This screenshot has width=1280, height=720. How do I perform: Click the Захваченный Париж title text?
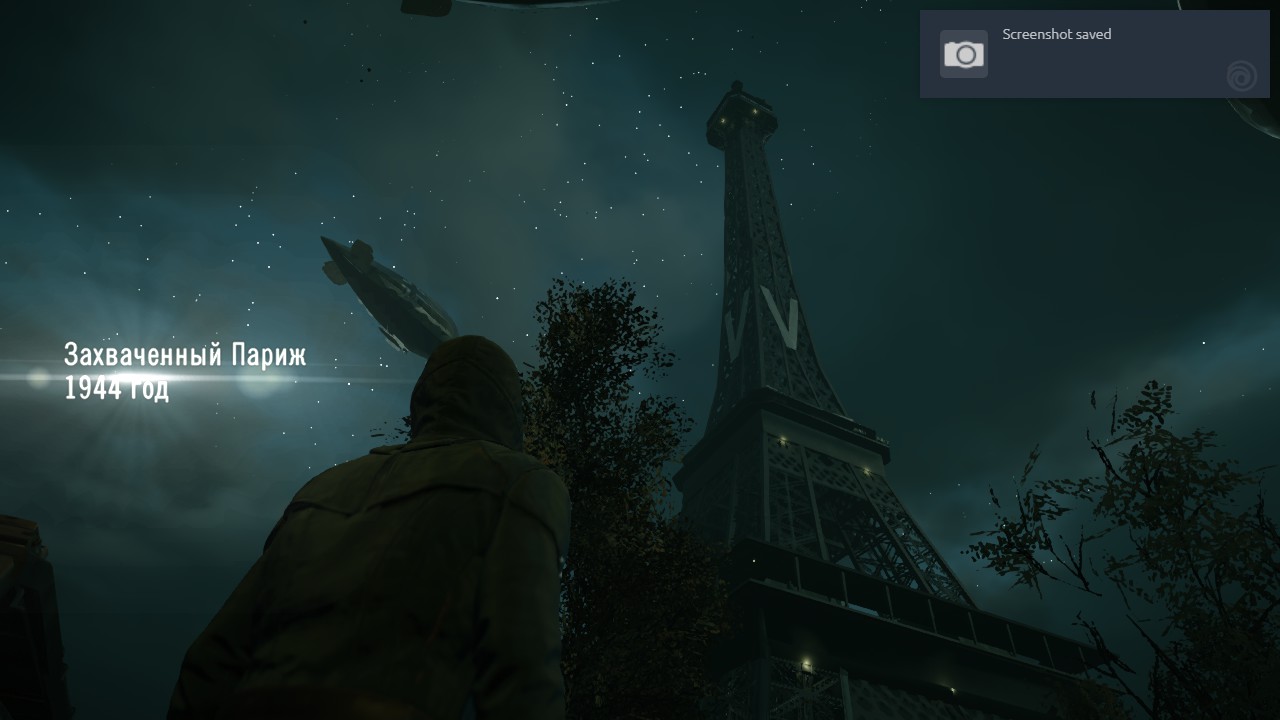(x=185, y=353)
